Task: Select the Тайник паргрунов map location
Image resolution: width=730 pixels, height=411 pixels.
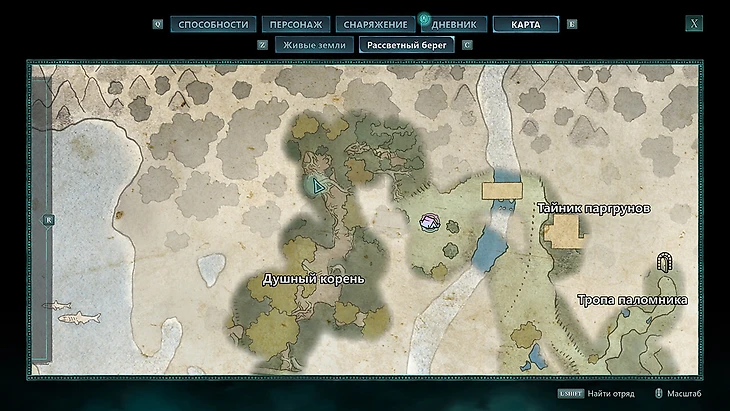Action: tap(594, 209)
